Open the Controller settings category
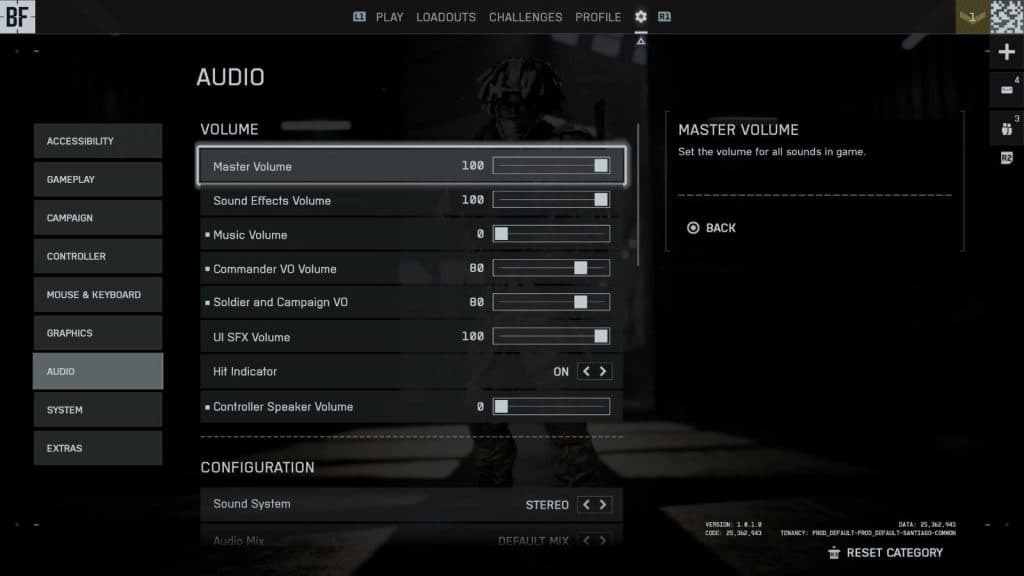Viewport: 1024px width, 576px height. pos(97,256)
